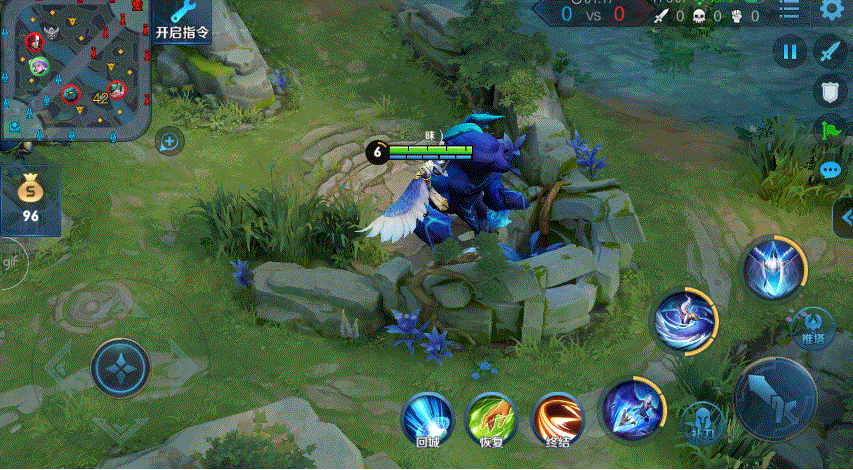The height and width of the screenshot is (470, 853).
Task: Click the 开启指令 wrench button
Action: point(183,21)
